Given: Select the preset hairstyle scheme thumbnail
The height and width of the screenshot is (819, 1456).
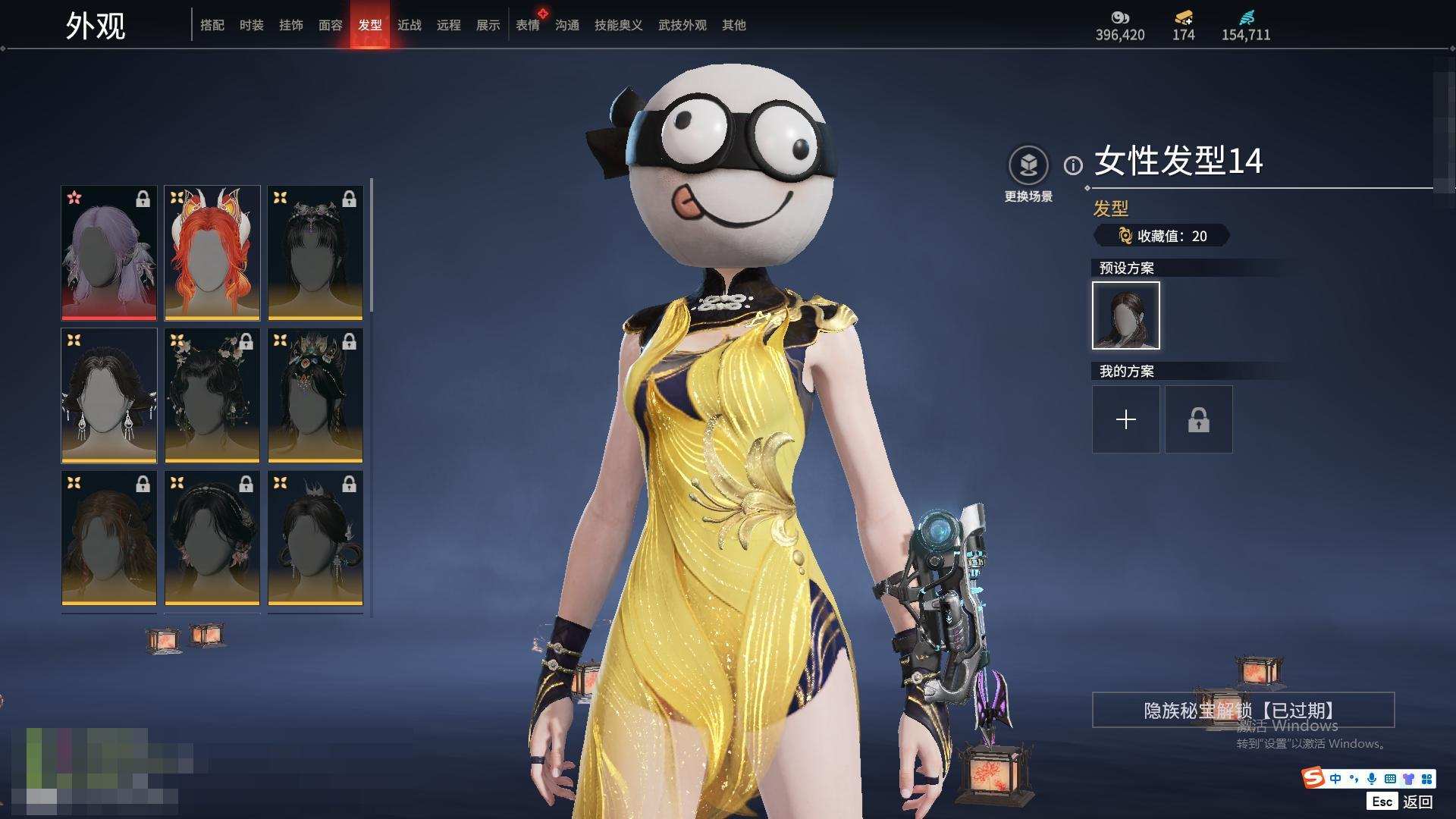Looking at the screenshot, I should tap(1125, 315).
